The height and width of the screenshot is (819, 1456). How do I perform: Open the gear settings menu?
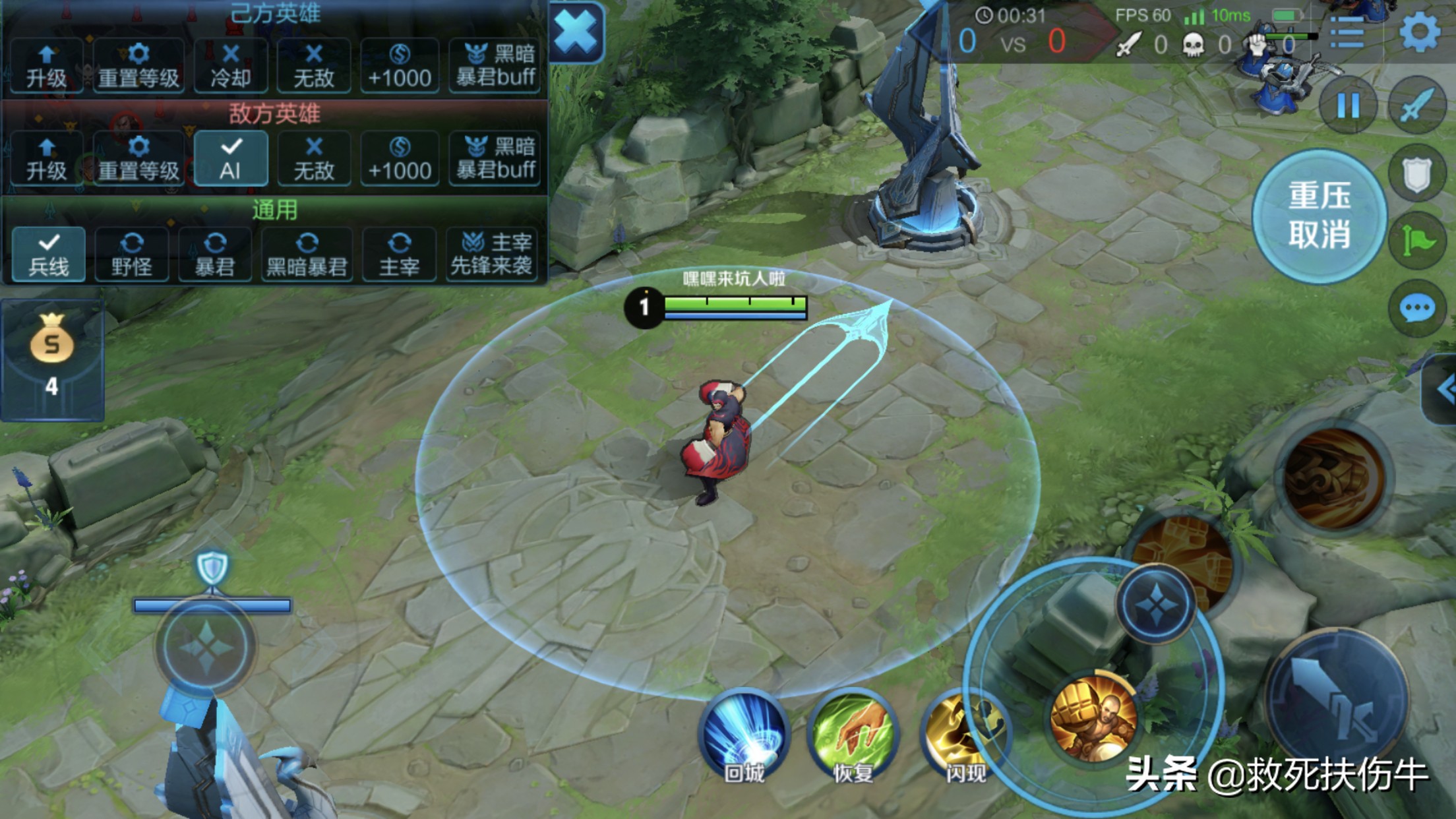(1419, 32)
